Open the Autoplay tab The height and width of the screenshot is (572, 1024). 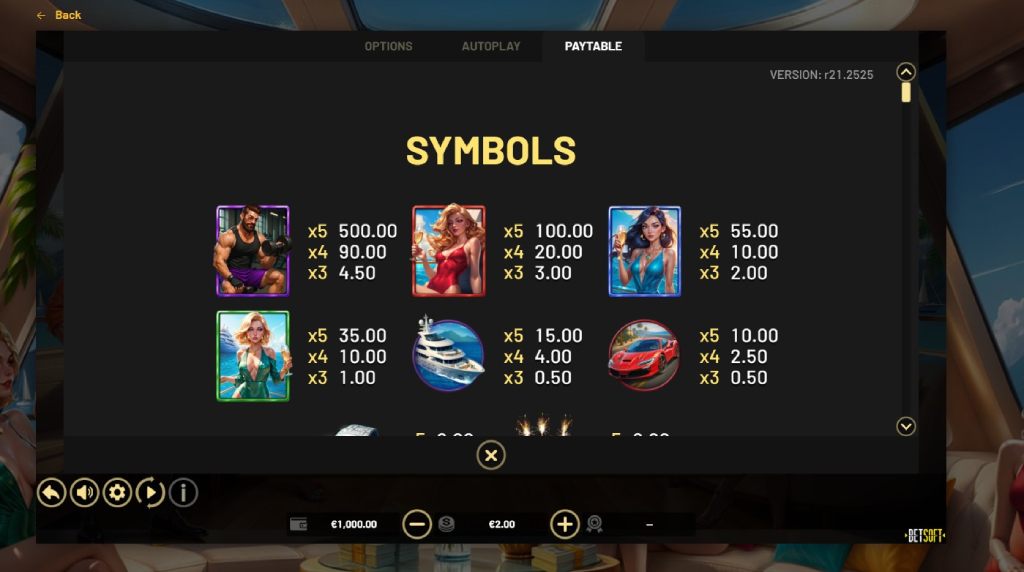(491, 46)
